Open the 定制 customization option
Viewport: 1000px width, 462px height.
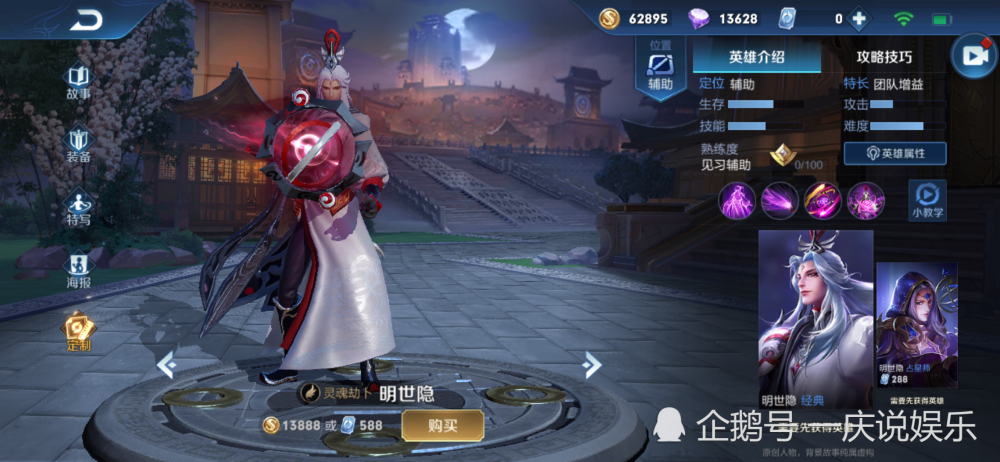(78, 332)
